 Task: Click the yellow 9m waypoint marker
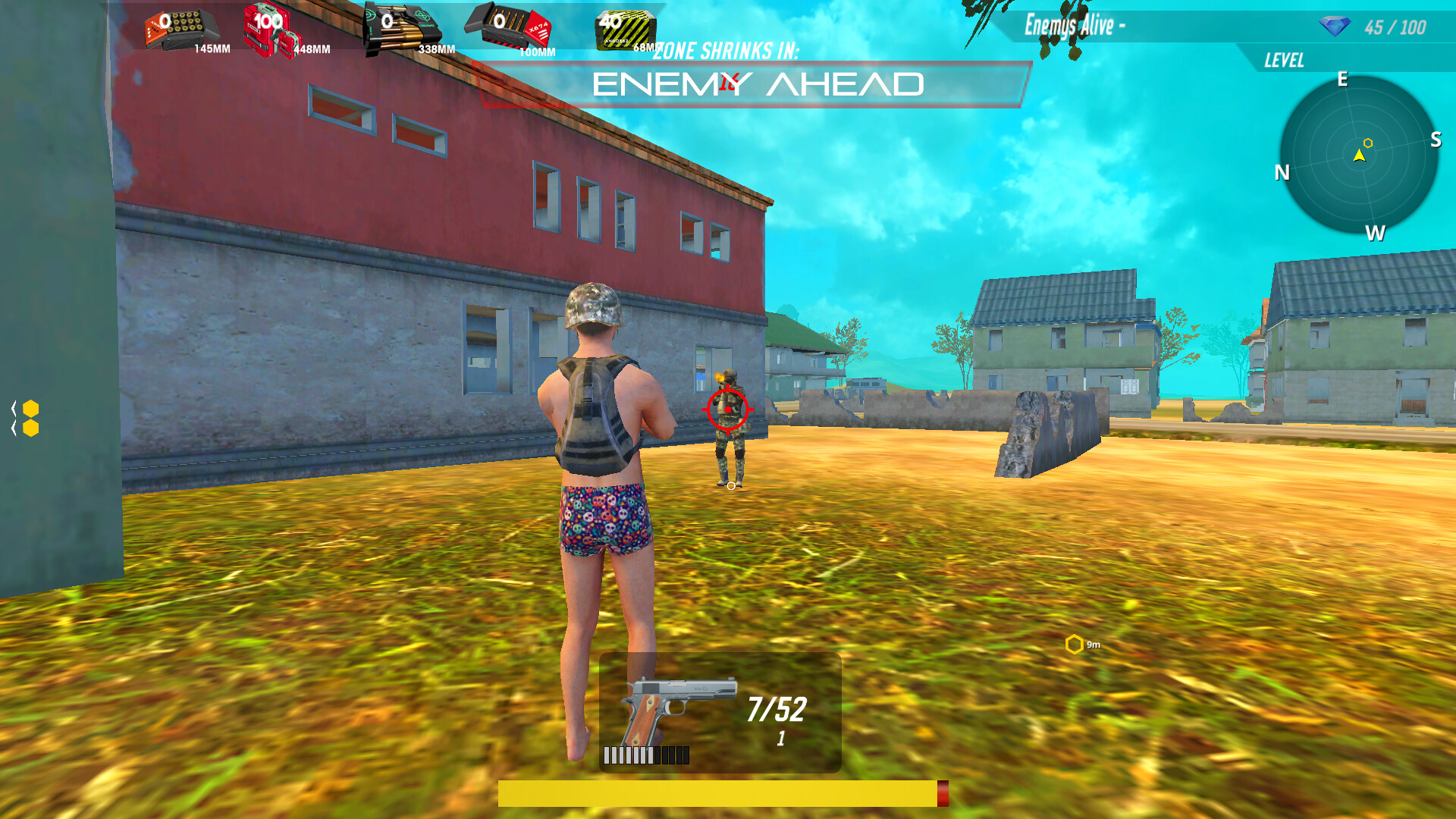pyautogui.click(x=1075, y=645)
